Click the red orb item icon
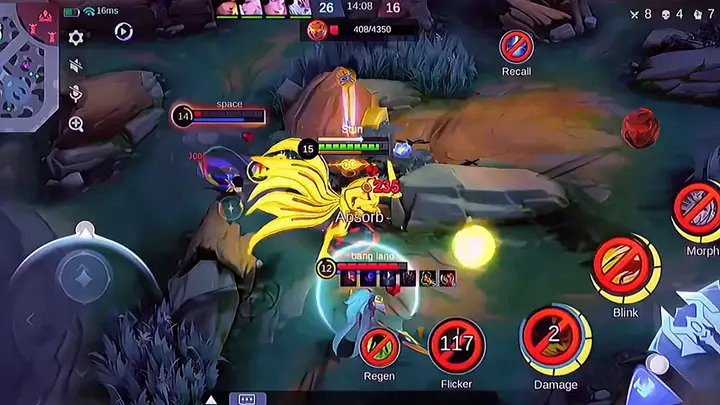This screenshot has width=720, height=405. point(638,129)
